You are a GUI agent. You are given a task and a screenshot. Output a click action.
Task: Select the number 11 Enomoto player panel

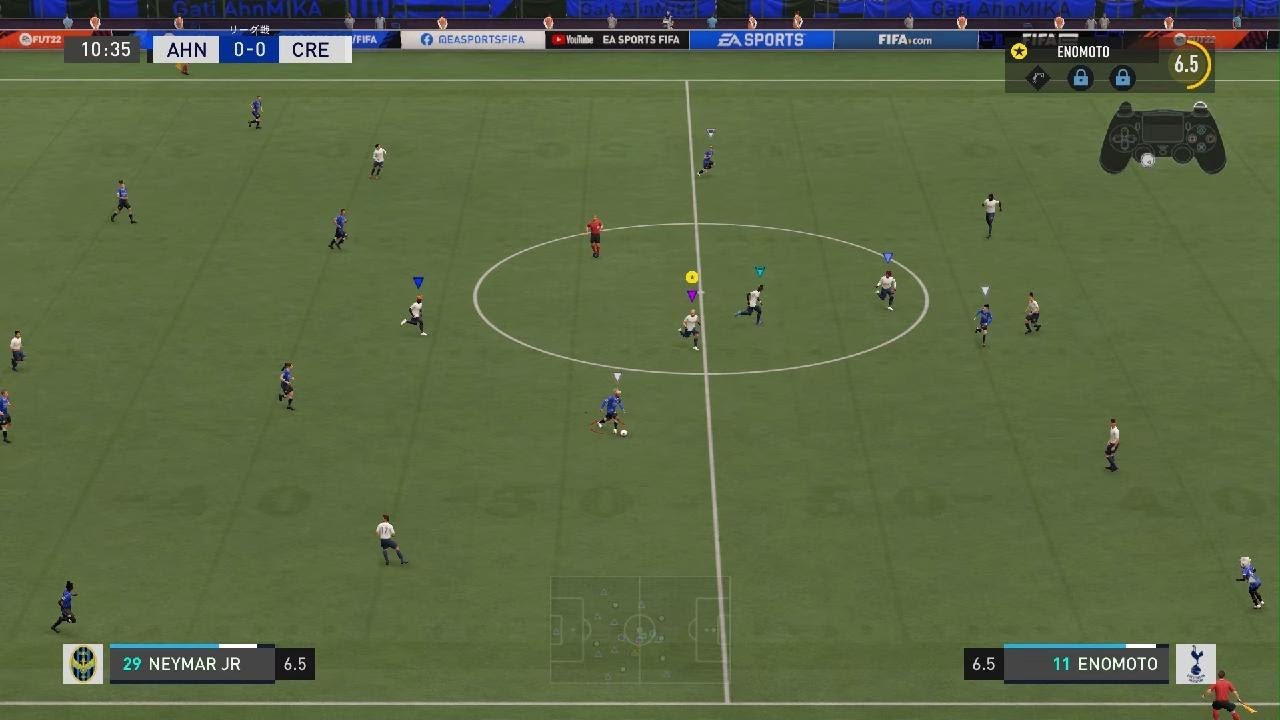point(1086,664)
